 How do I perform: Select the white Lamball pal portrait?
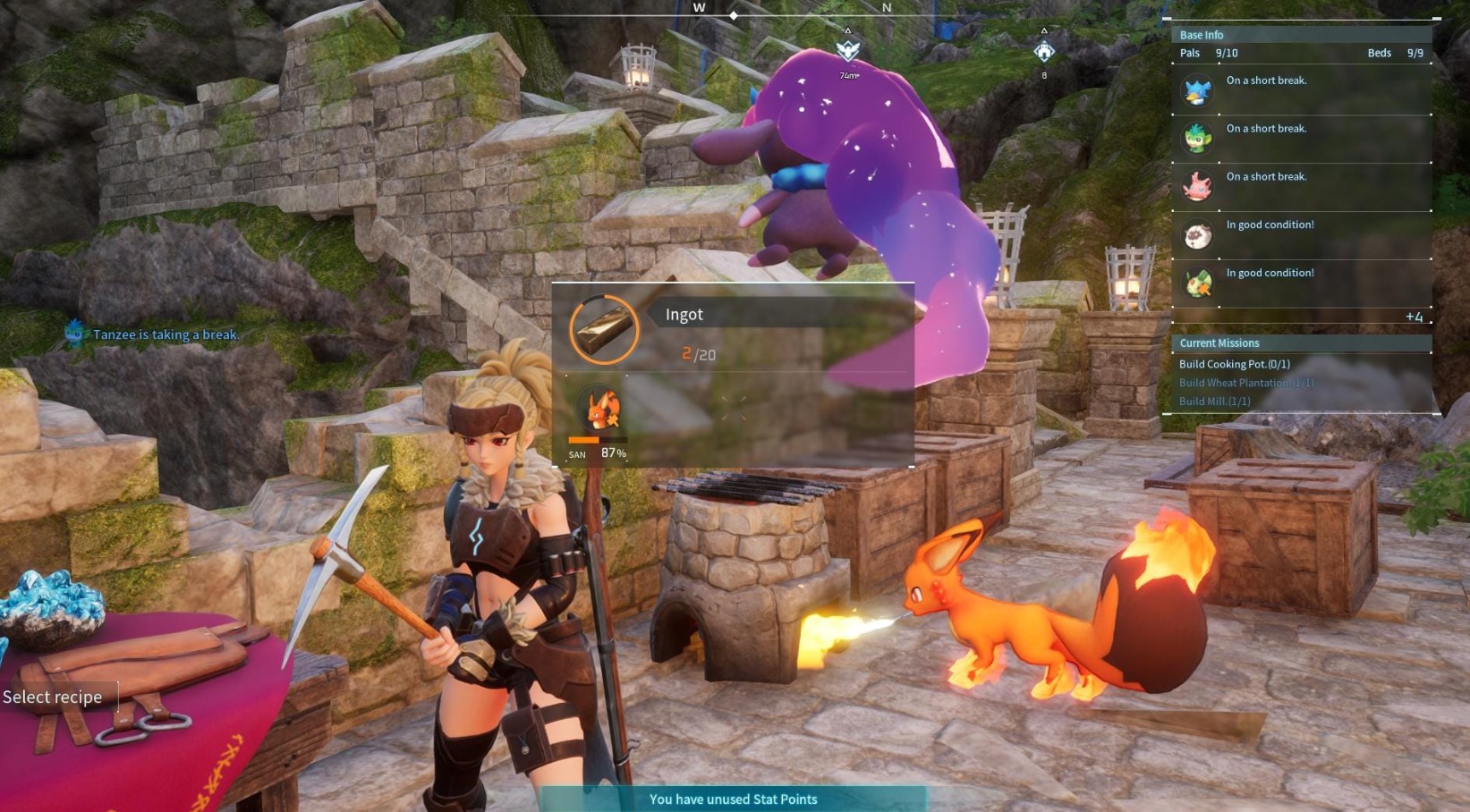(x=1197, y=235)
